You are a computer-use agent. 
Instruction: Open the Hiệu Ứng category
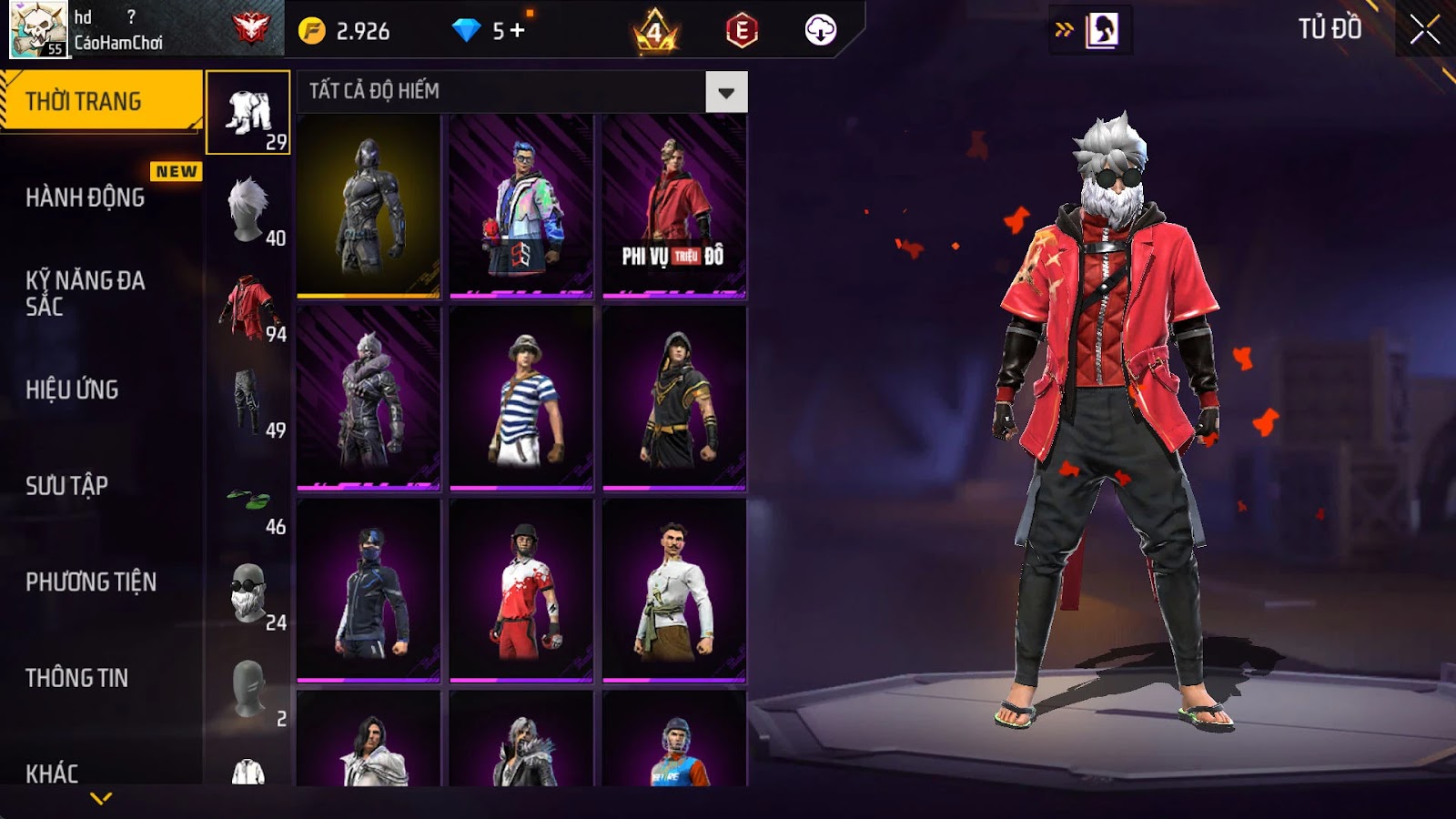[x=73, y=389]
